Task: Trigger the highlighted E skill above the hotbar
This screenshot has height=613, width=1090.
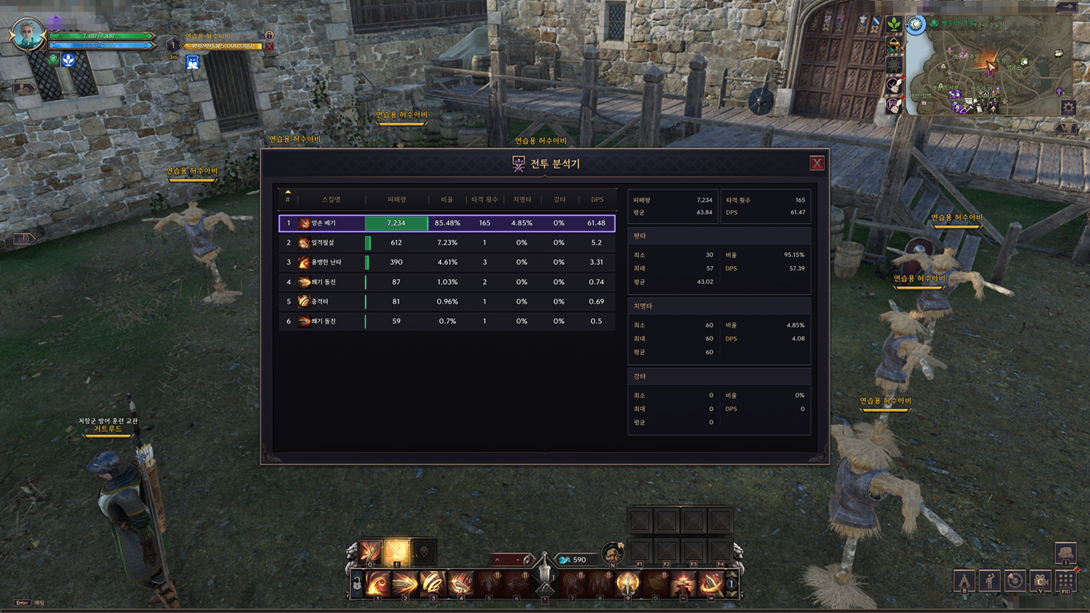Action: (x=397, y=551)
